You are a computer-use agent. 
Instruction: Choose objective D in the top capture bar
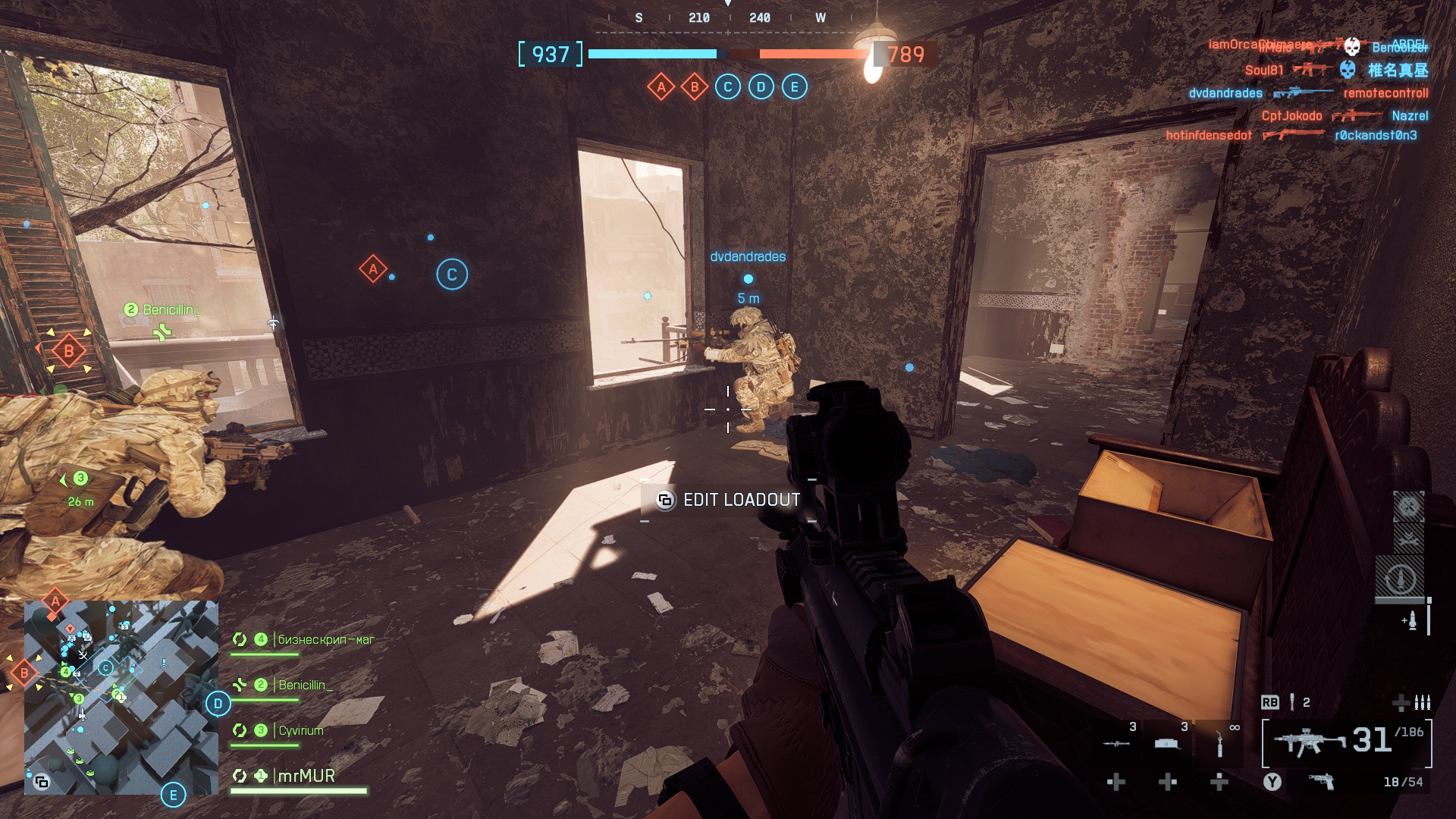point(761,87)
